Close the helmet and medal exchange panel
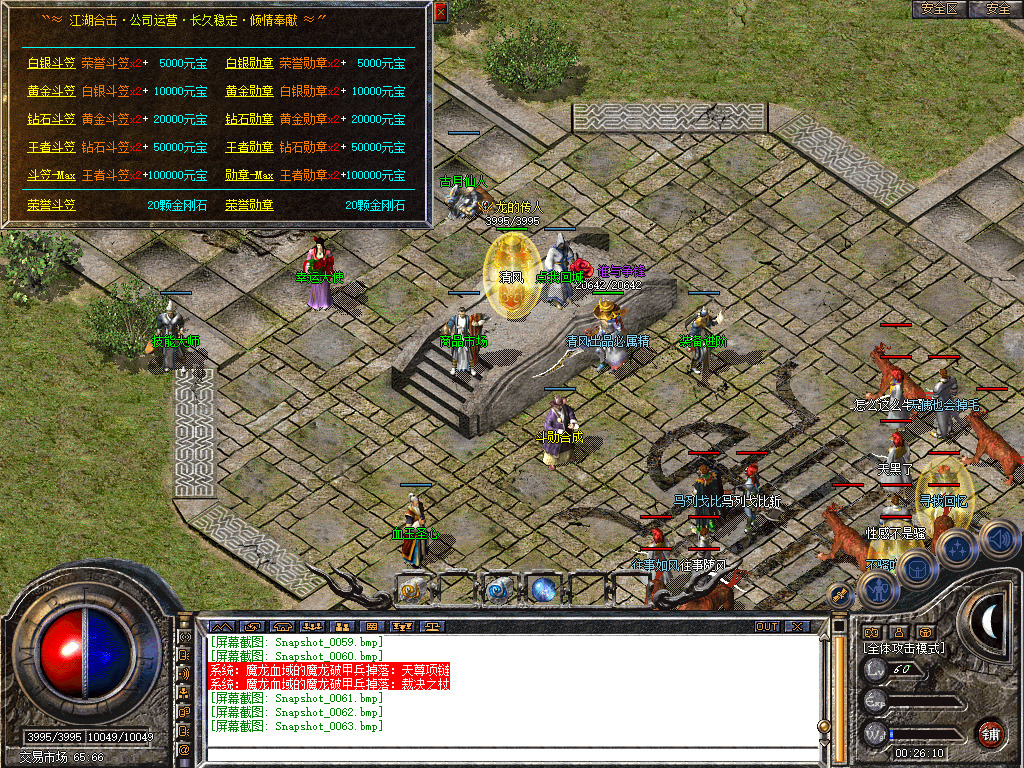Image resolution: width=1024 pixels, height=768 pixels. click(441, 12)
